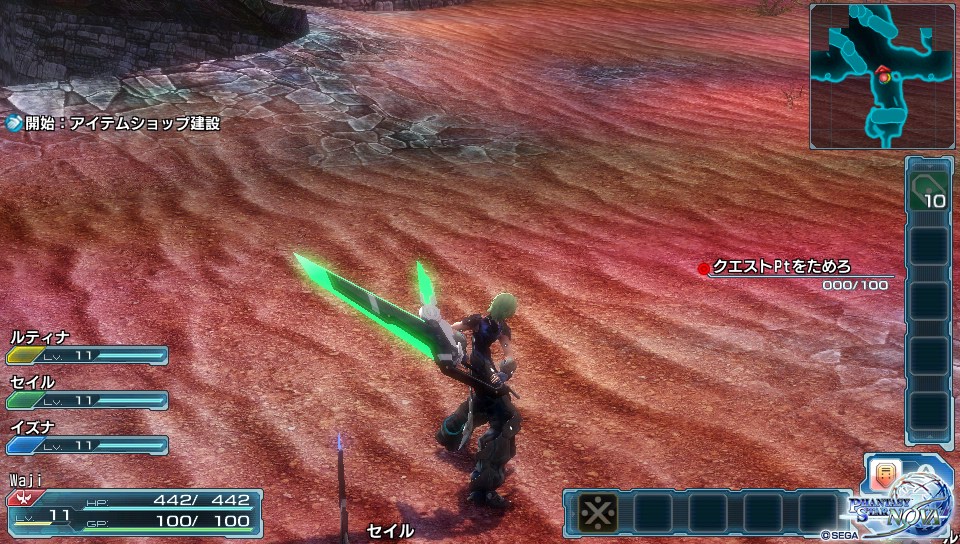Click party member イズナ's status panel
Screen dimensions: 960x544
coord(87,438)
